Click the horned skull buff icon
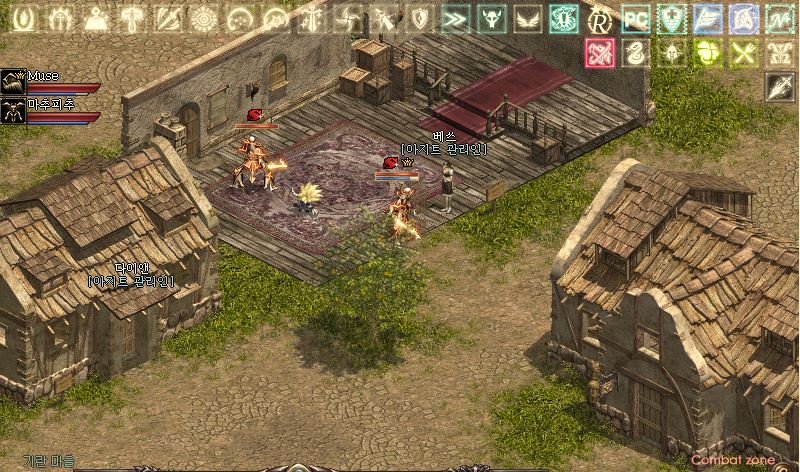This screenshot has height=472, width=800. (x=491, y=18)
